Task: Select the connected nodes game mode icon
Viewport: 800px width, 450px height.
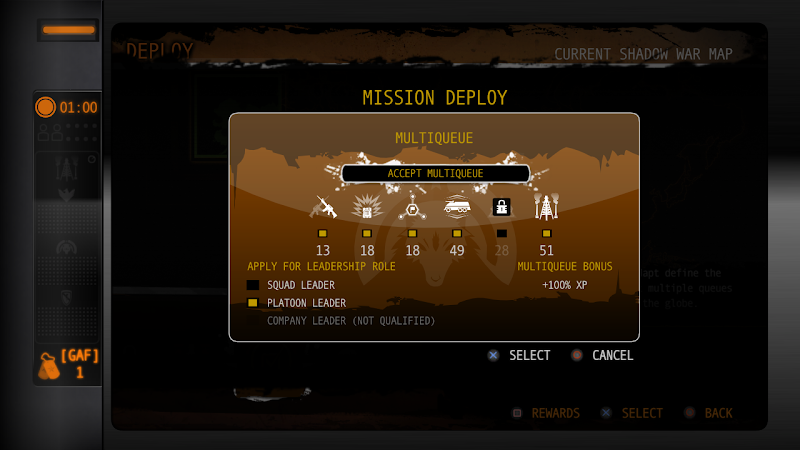Action: (x=412, y=207)
